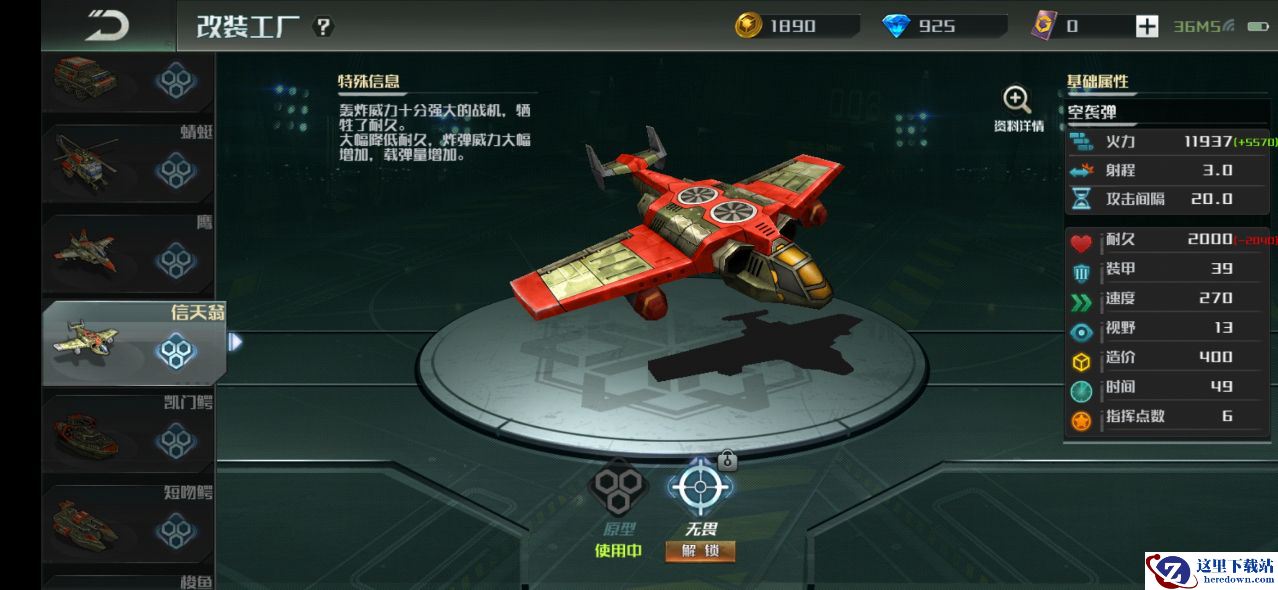
Task: Choose the 无畏 crosshair variant
Action: pos(700,487)
